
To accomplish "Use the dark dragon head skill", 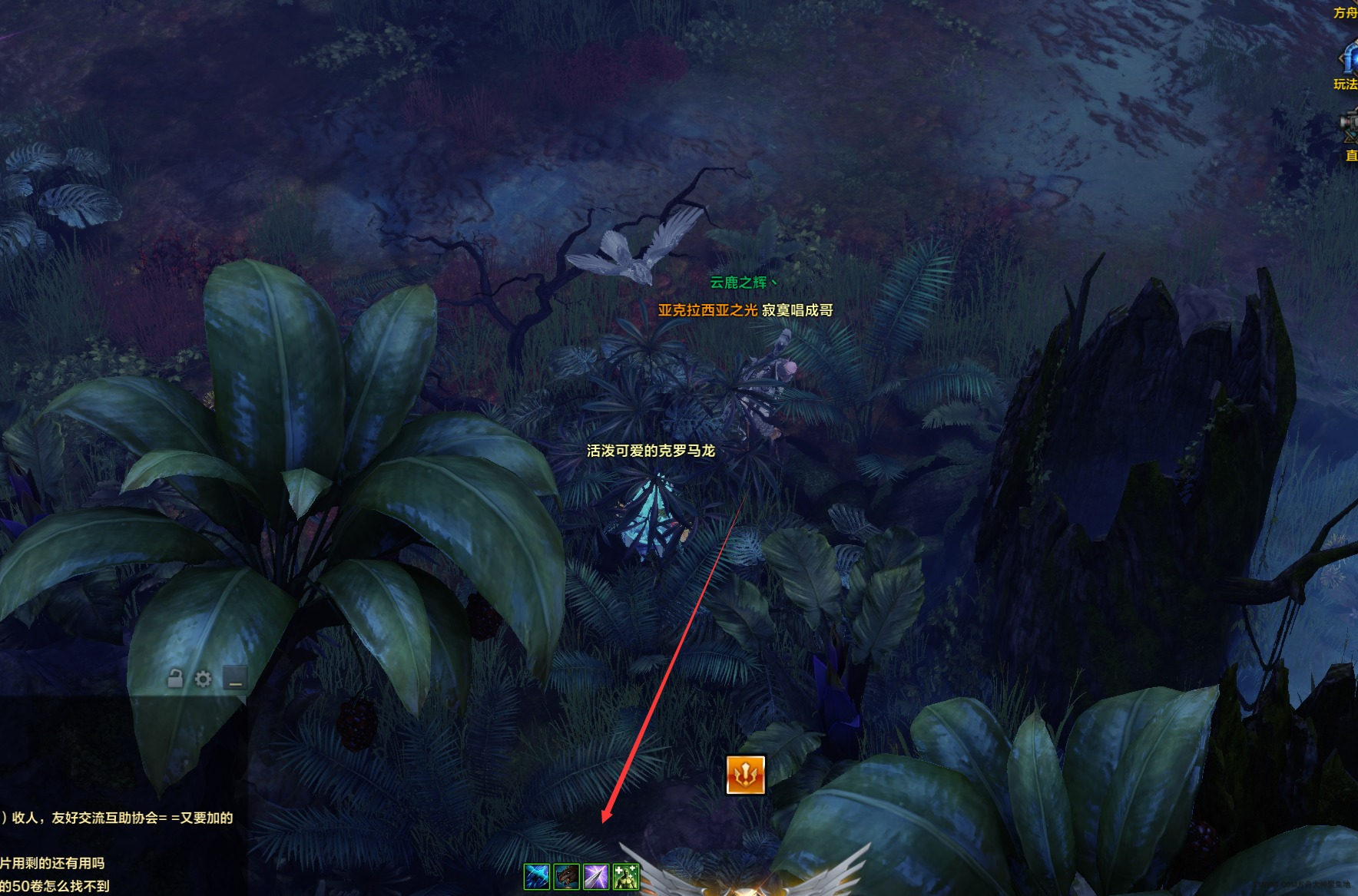I will (x=566, y=876).
